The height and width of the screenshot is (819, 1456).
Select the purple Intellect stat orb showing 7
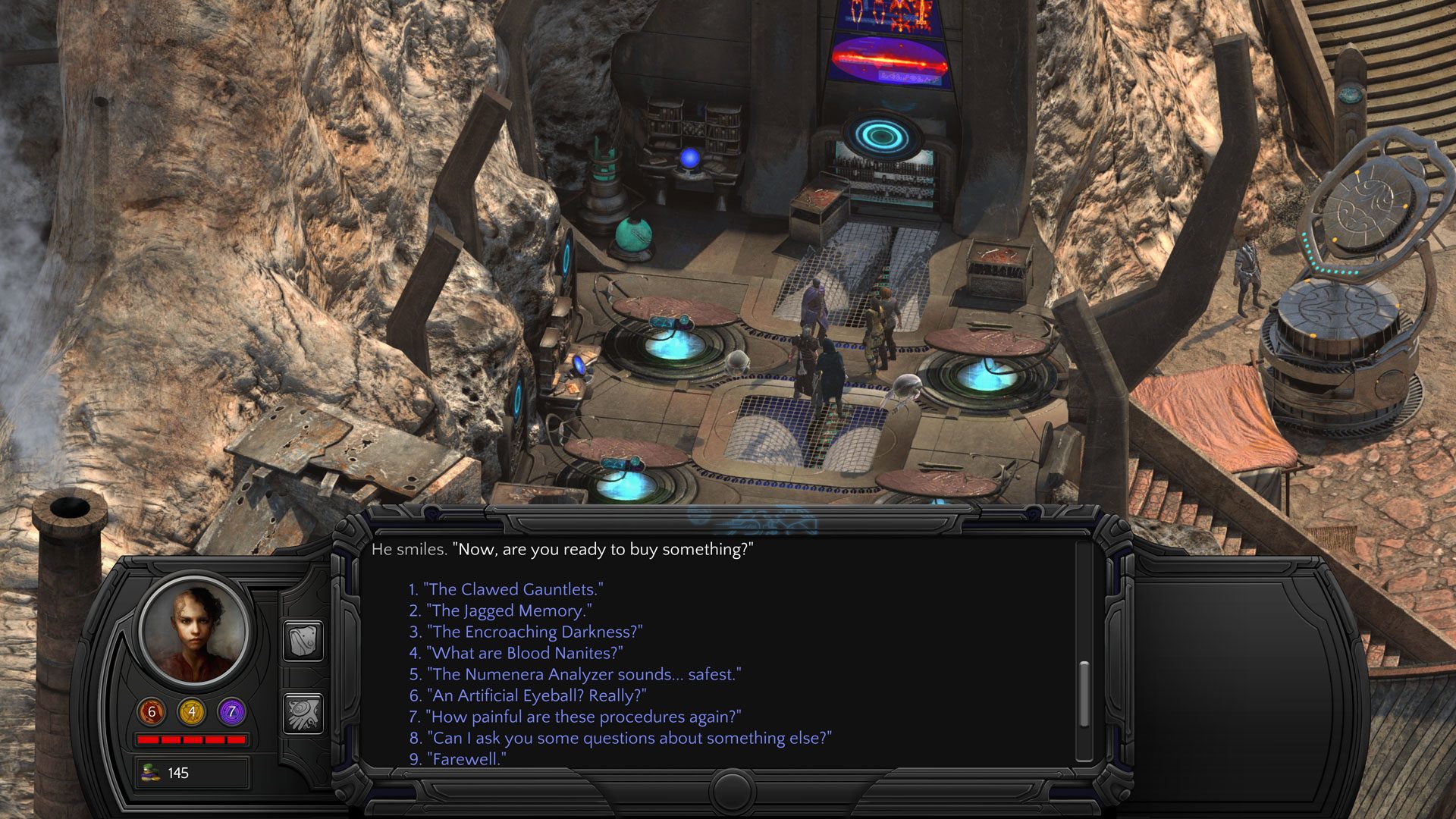[x=230, y=711]
